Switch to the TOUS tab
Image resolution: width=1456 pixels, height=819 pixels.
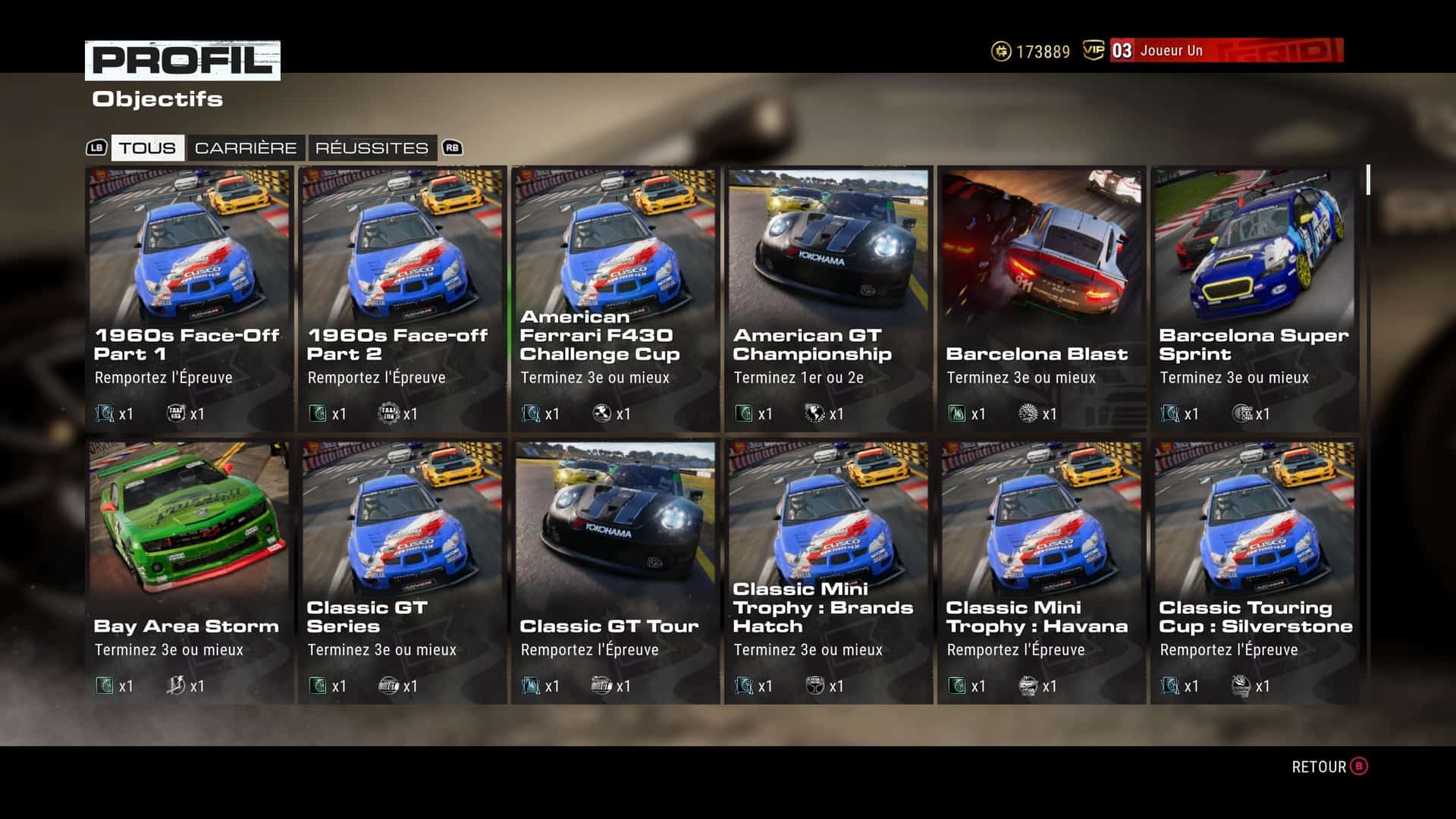[147, 148]
